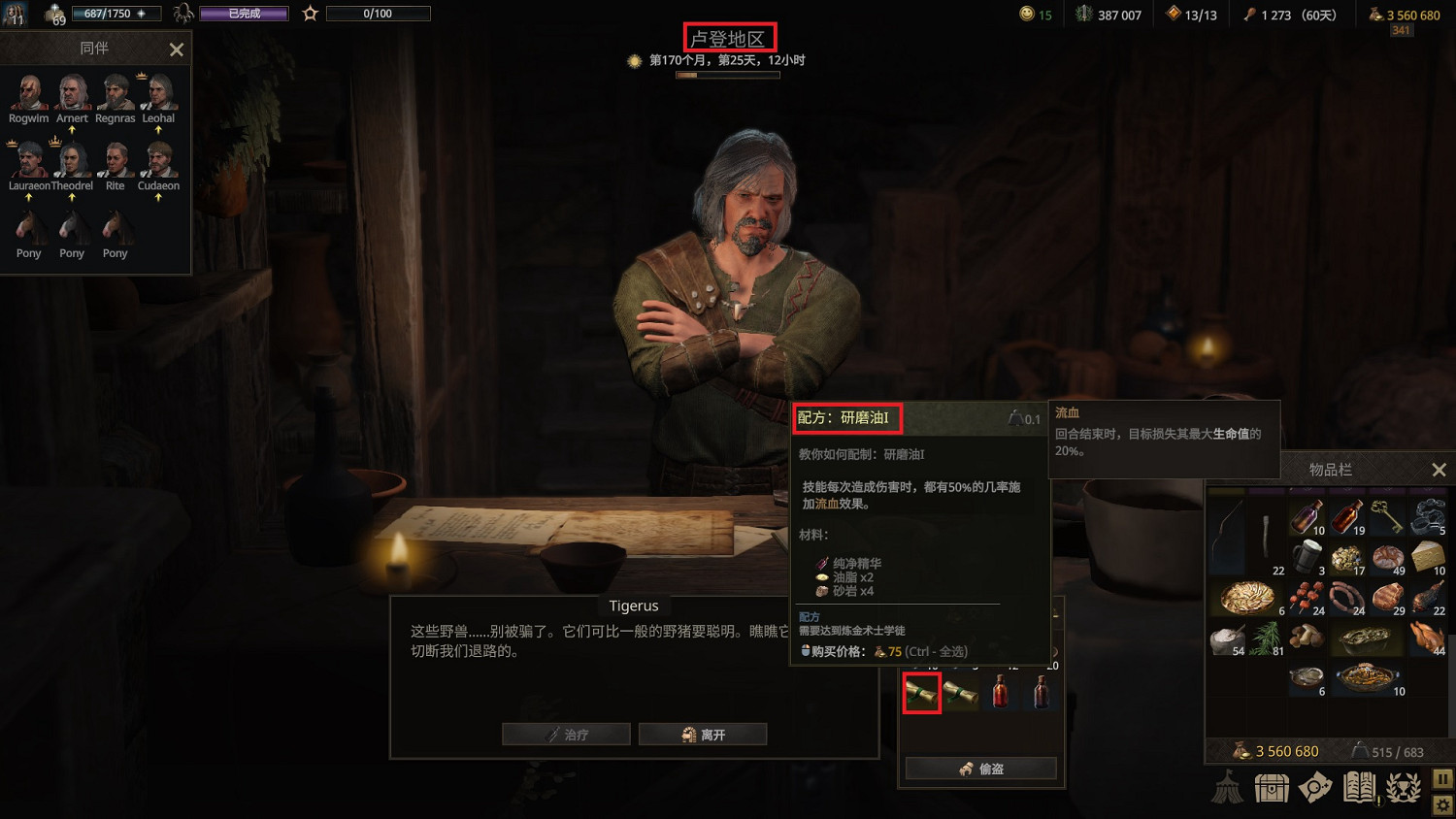1456x819 pixels.
Task: Select Rogwim's companion portrait
Action: pyautogui.click(x=27, y=92)
